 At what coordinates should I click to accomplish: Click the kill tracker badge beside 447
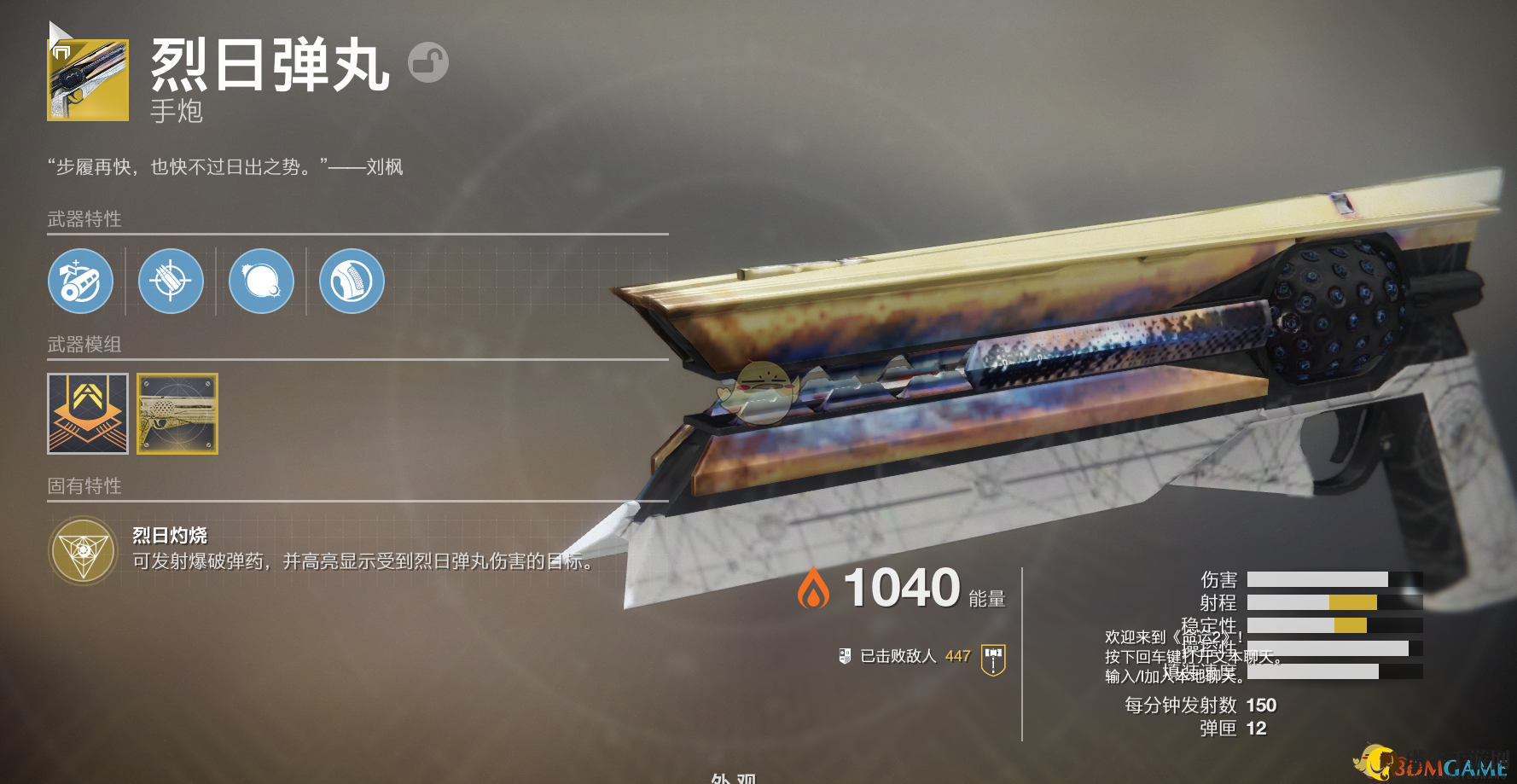pos(993,659)
